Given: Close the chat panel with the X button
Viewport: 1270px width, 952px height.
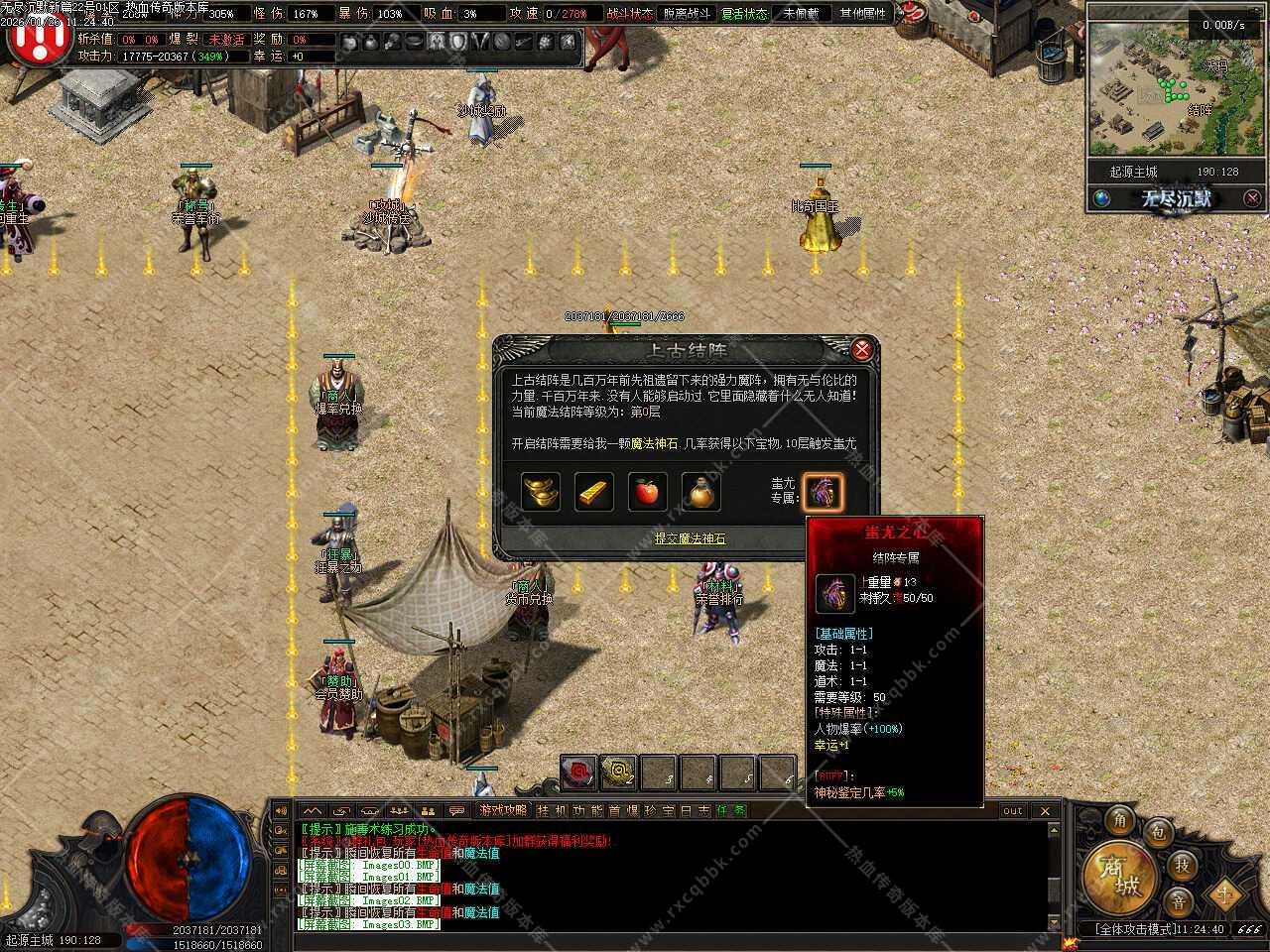Looking at the screenshot, I should (x=1045, y=810).
